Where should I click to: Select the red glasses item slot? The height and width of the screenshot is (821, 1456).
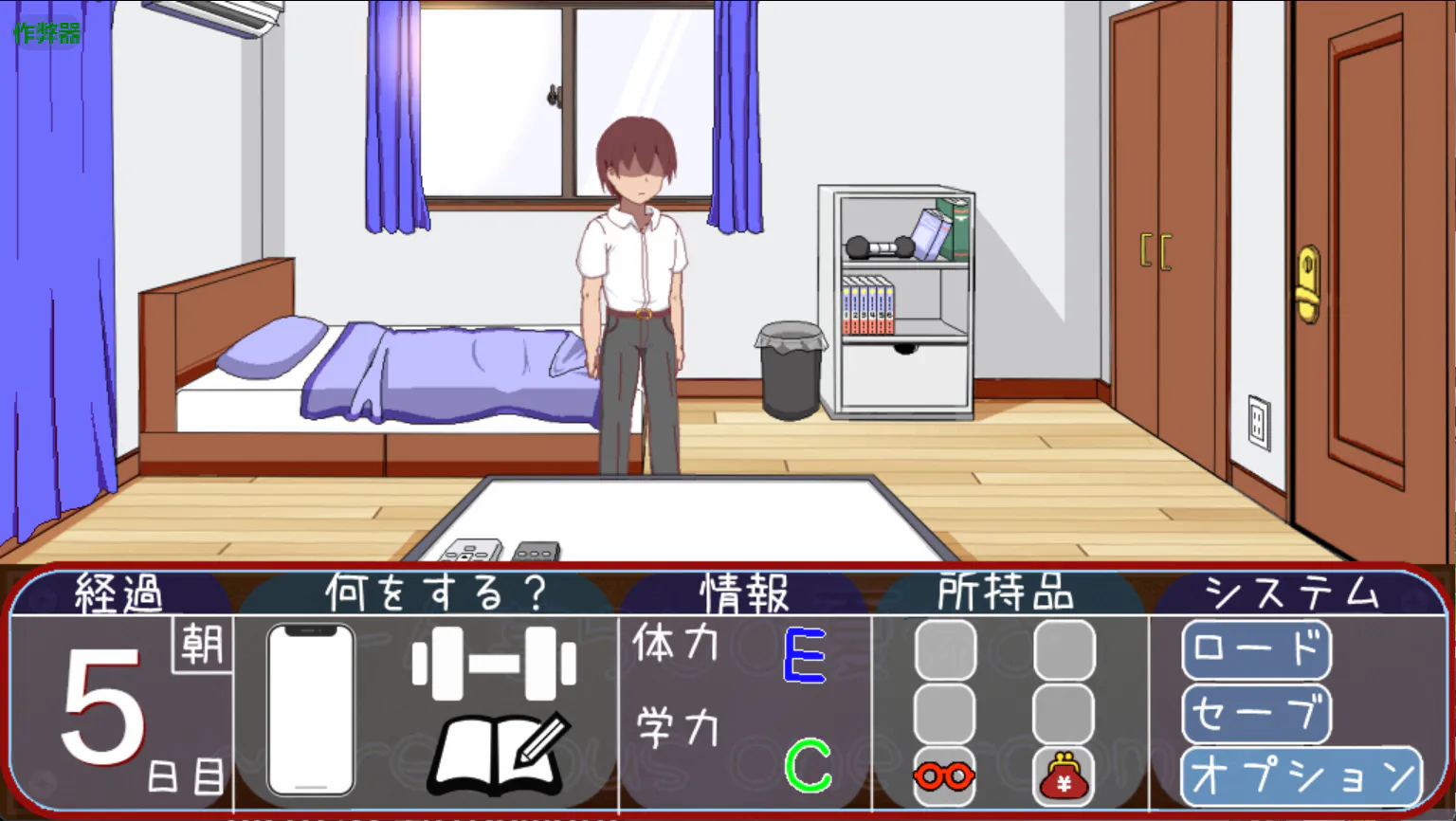click(944, 776)
